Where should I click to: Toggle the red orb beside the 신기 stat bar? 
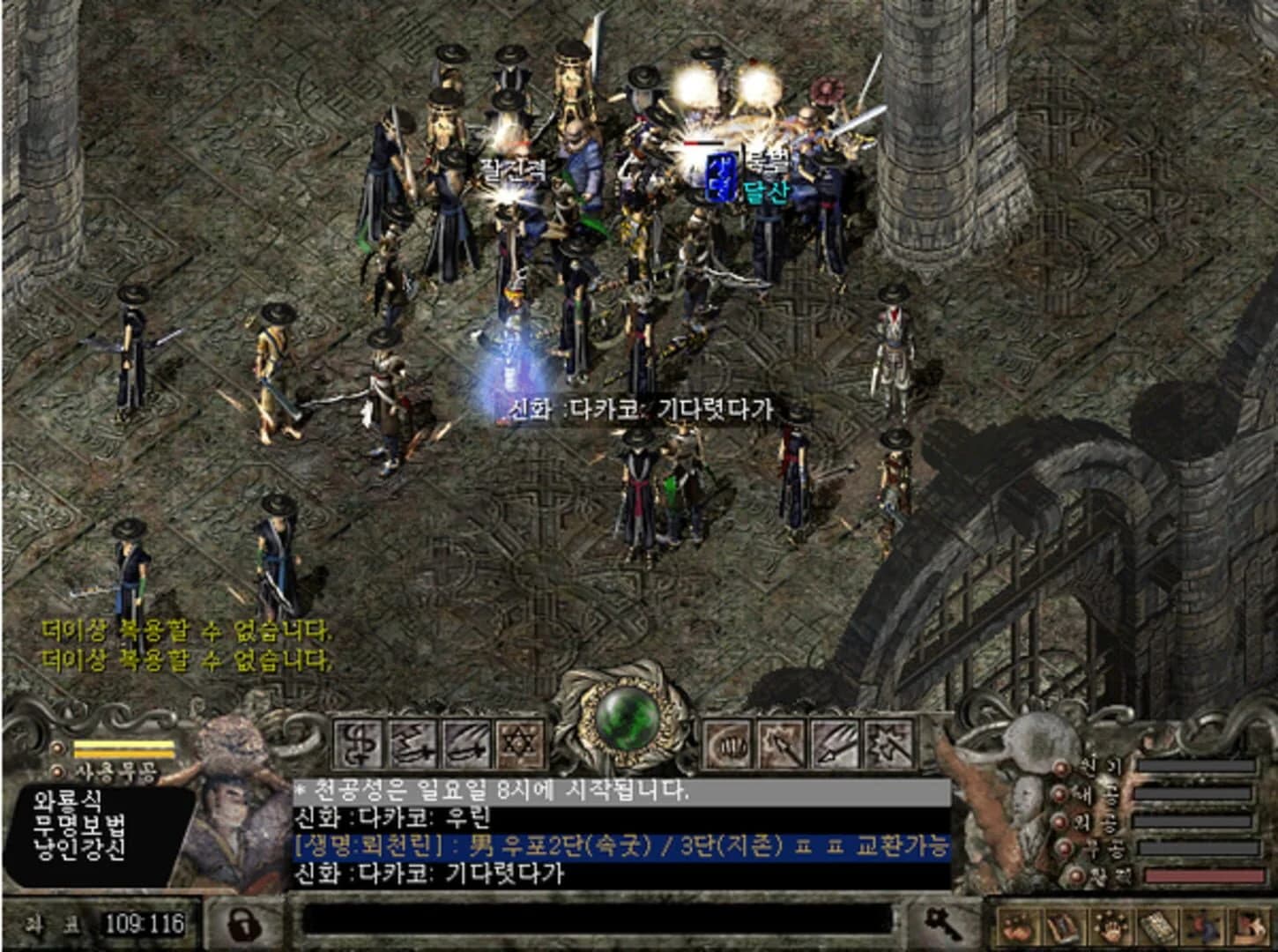click(x=1060, y=769)
